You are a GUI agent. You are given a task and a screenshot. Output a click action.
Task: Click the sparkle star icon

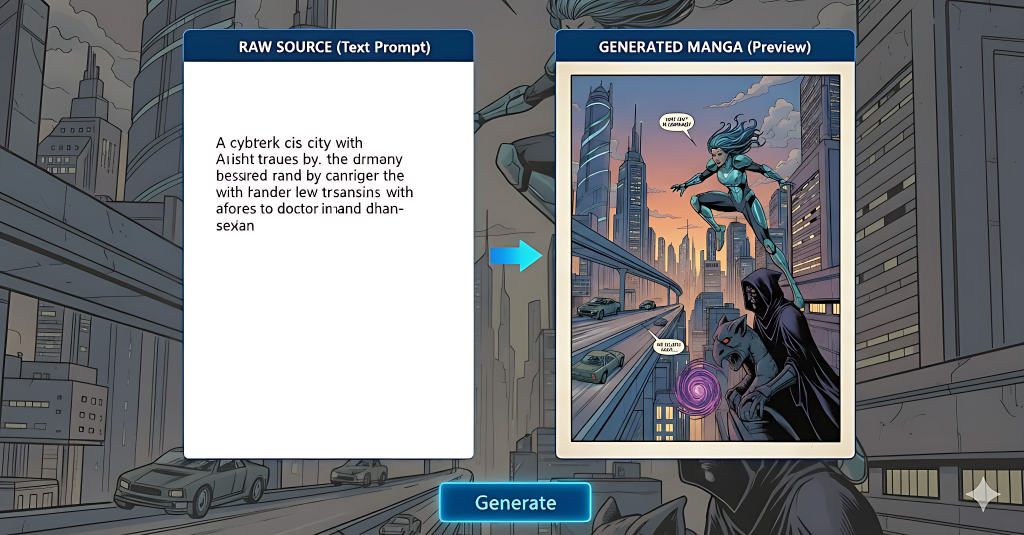coord(982,493)
